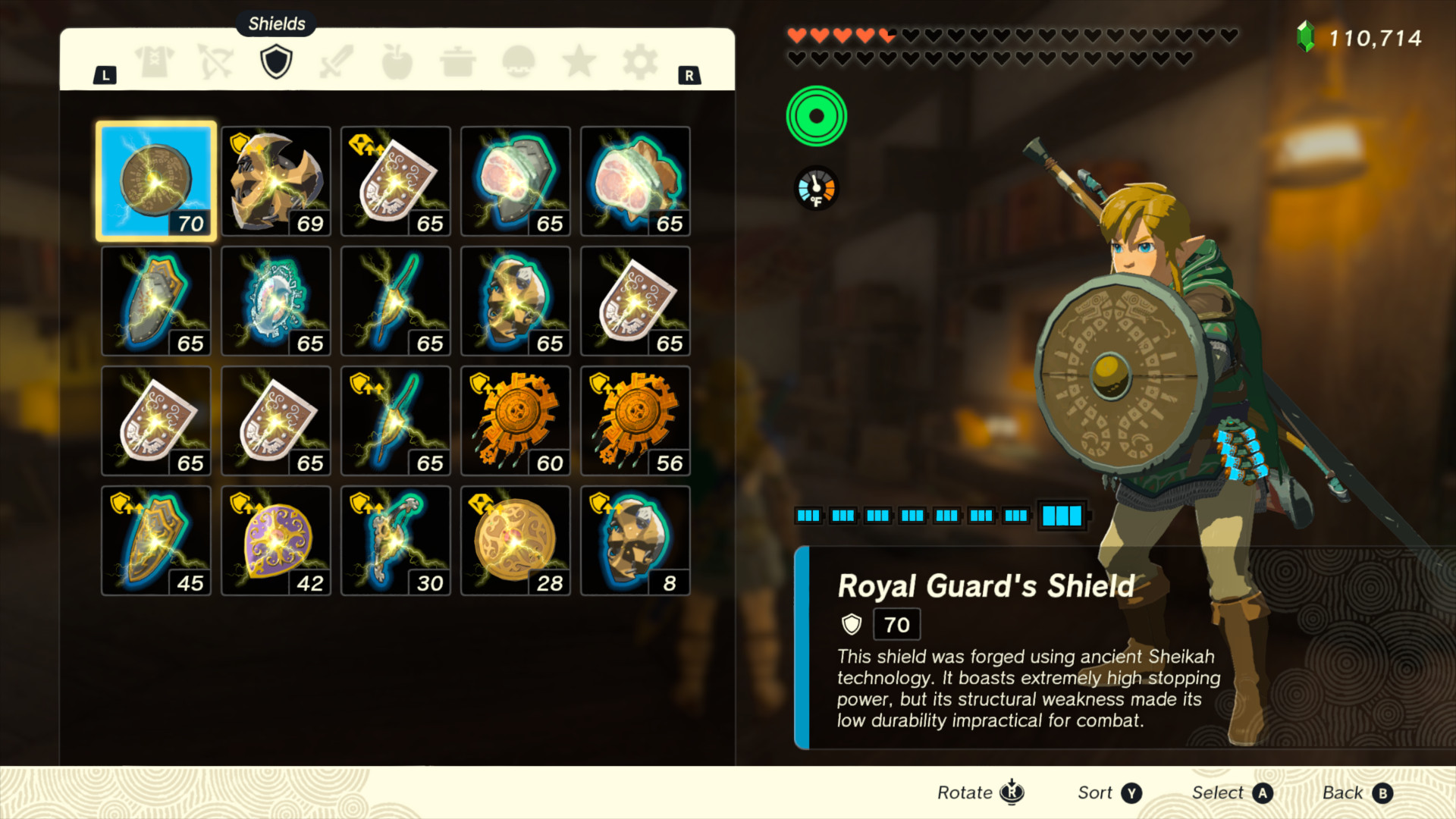Click the shield durability bar segment

tap(1062, 516)
